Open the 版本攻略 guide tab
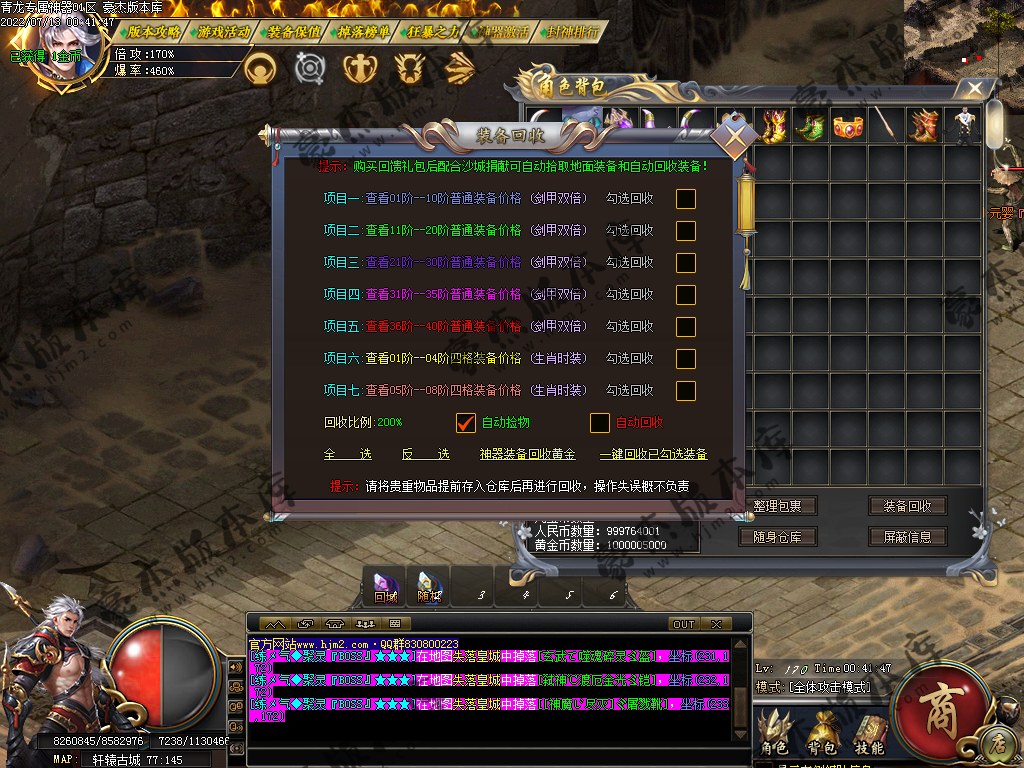The width and height of the screenshot is (1024, 768). click(x=154, y=32)
